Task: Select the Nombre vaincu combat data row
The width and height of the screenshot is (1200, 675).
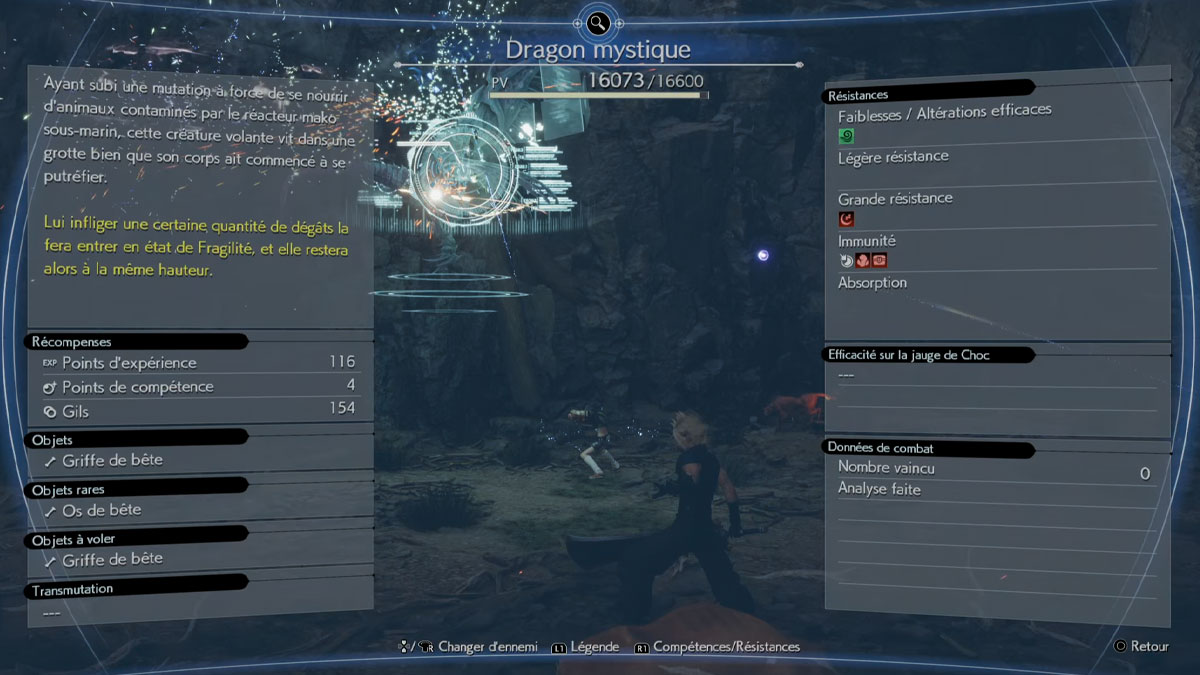Action: click(x=993, y=469)
